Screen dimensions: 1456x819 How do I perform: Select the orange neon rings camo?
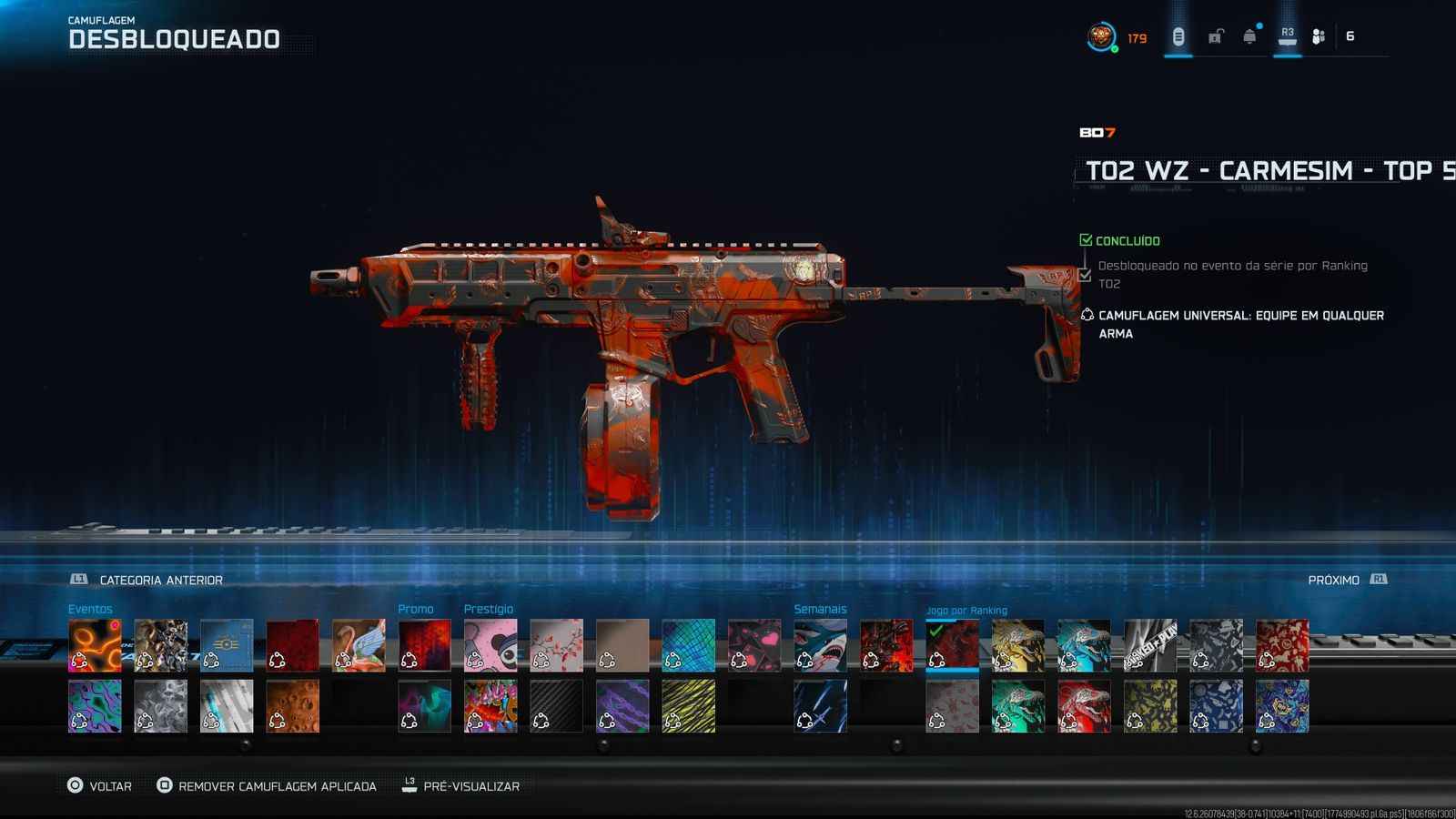click(95, 645)
